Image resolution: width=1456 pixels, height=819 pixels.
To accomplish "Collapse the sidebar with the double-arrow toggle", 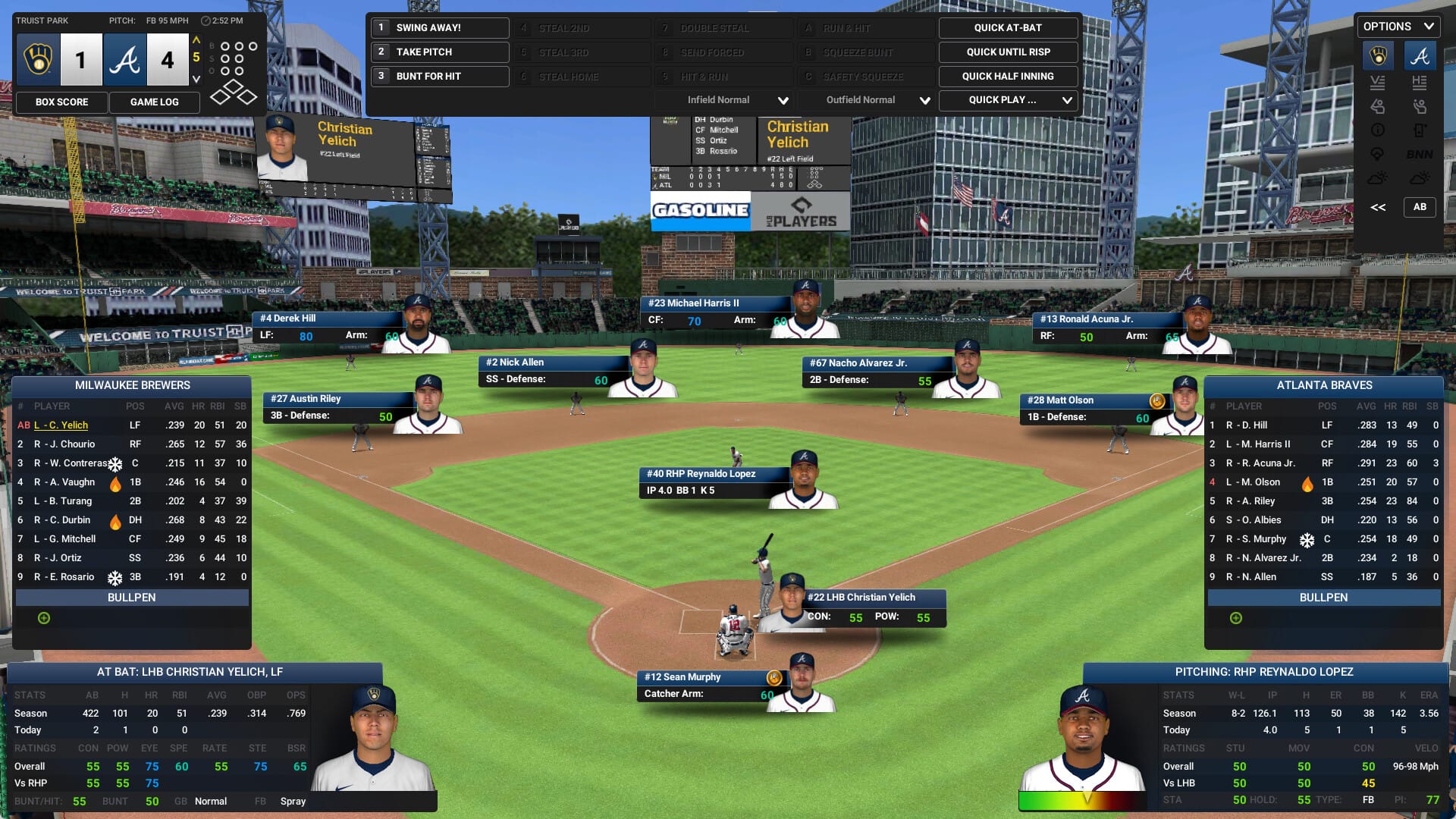I will click(x=1378, y=206).
